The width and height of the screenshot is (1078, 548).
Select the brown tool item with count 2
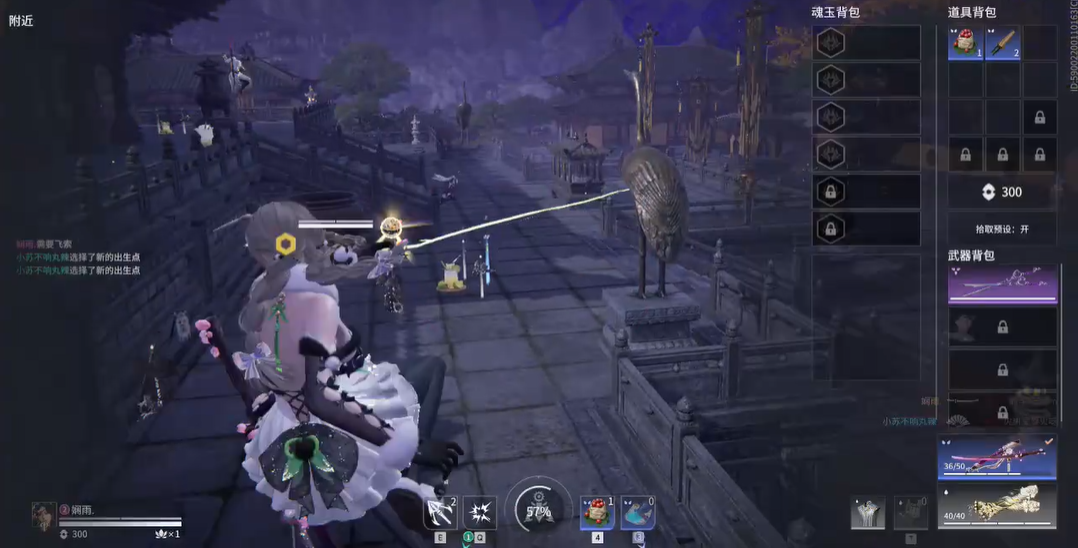(x=1003, y=43)
